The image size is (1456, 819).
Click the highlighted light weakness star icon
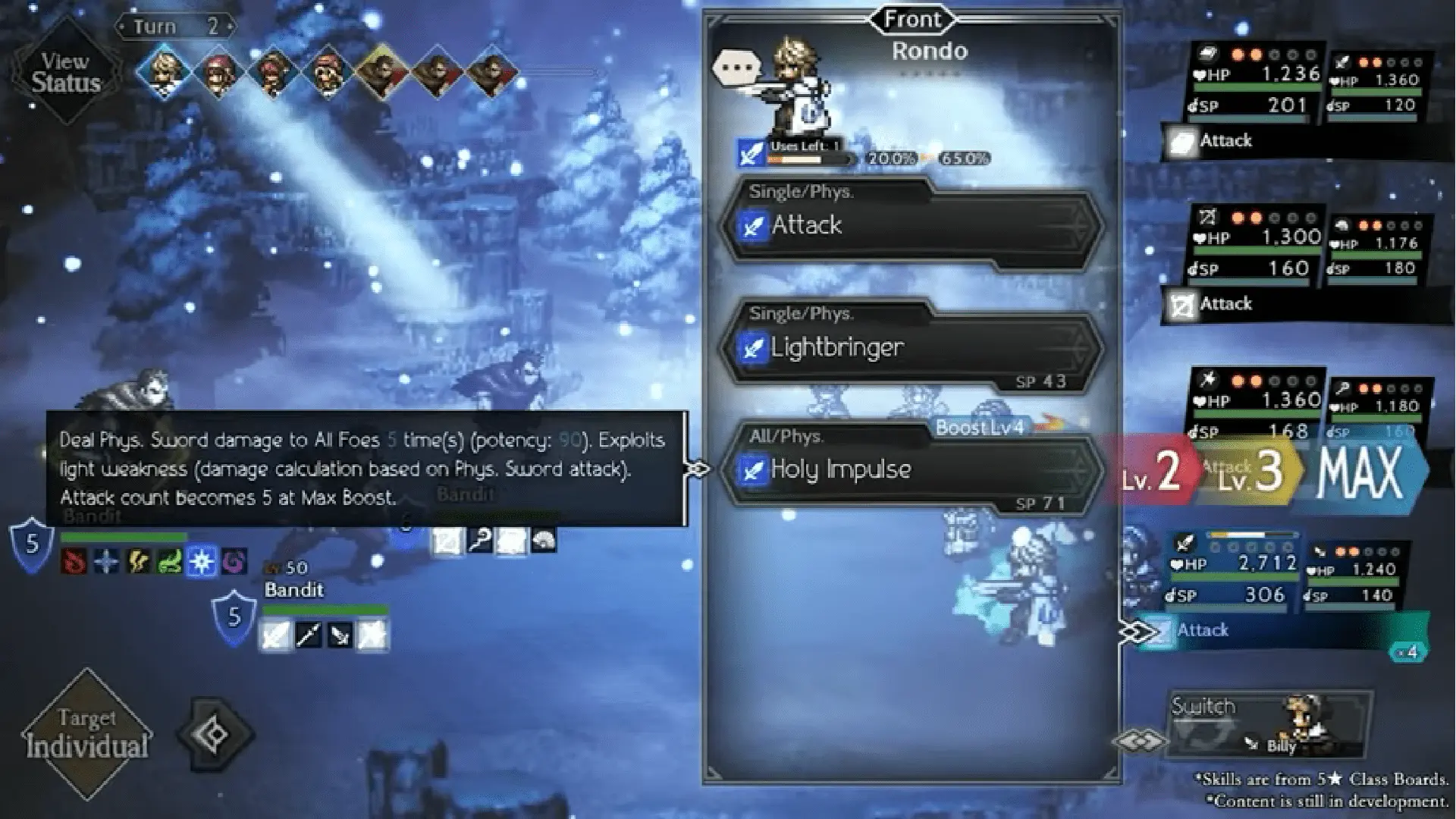[x=202, y=563]
